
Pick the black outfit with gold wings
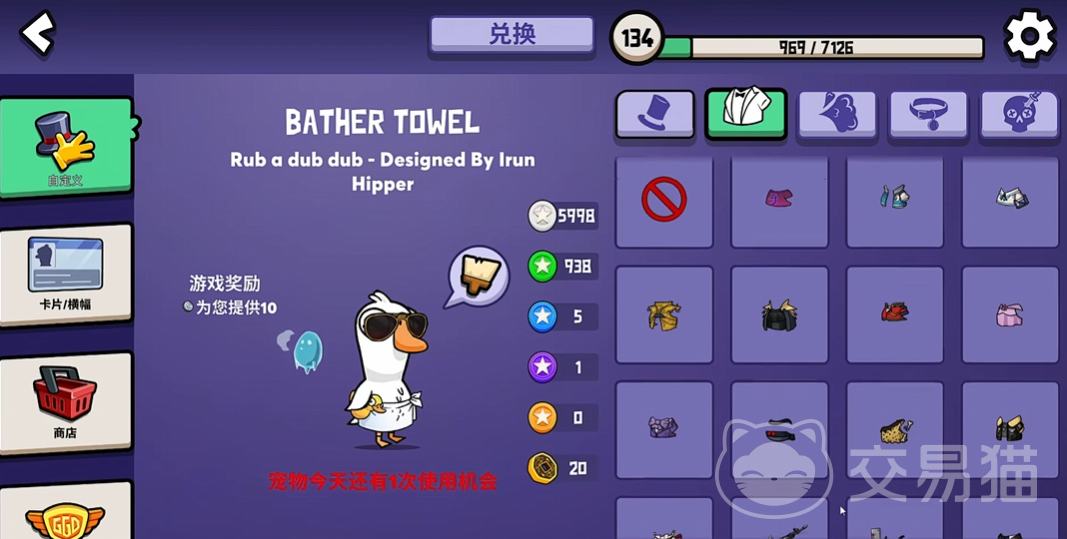(x=779, y=315)
